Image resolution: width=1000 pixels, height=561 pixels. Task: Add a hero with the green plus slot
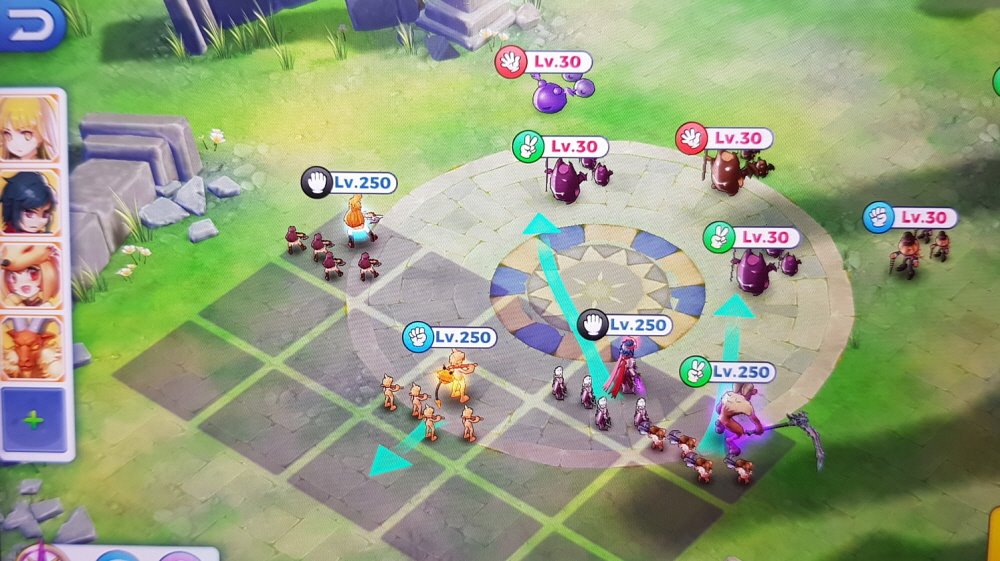point(32,420)
